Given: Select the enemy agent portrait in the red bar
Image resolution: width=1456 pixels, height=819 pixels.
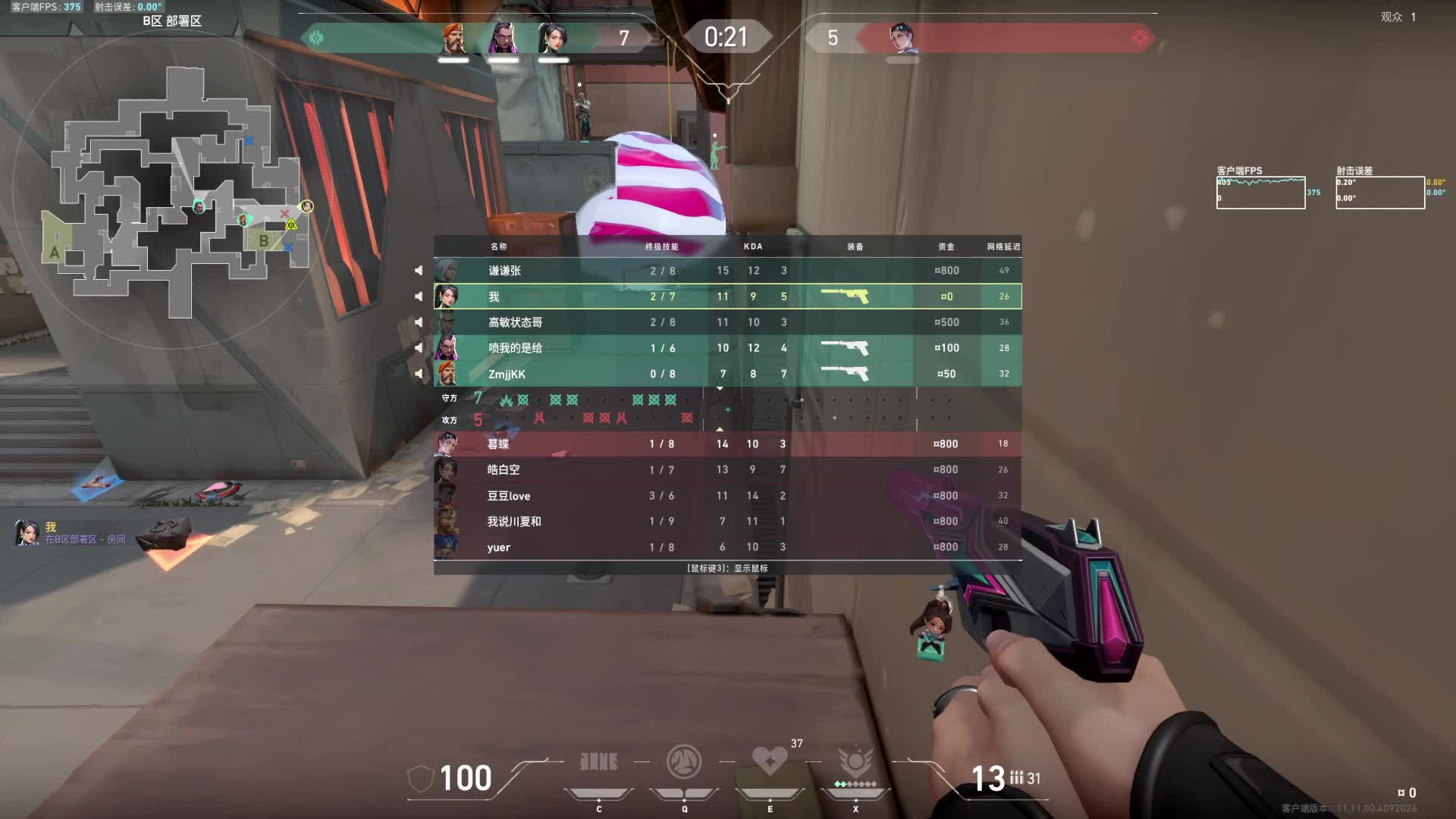Looking at the screenshot, I should pyautogui.click(x=901, y=38).
